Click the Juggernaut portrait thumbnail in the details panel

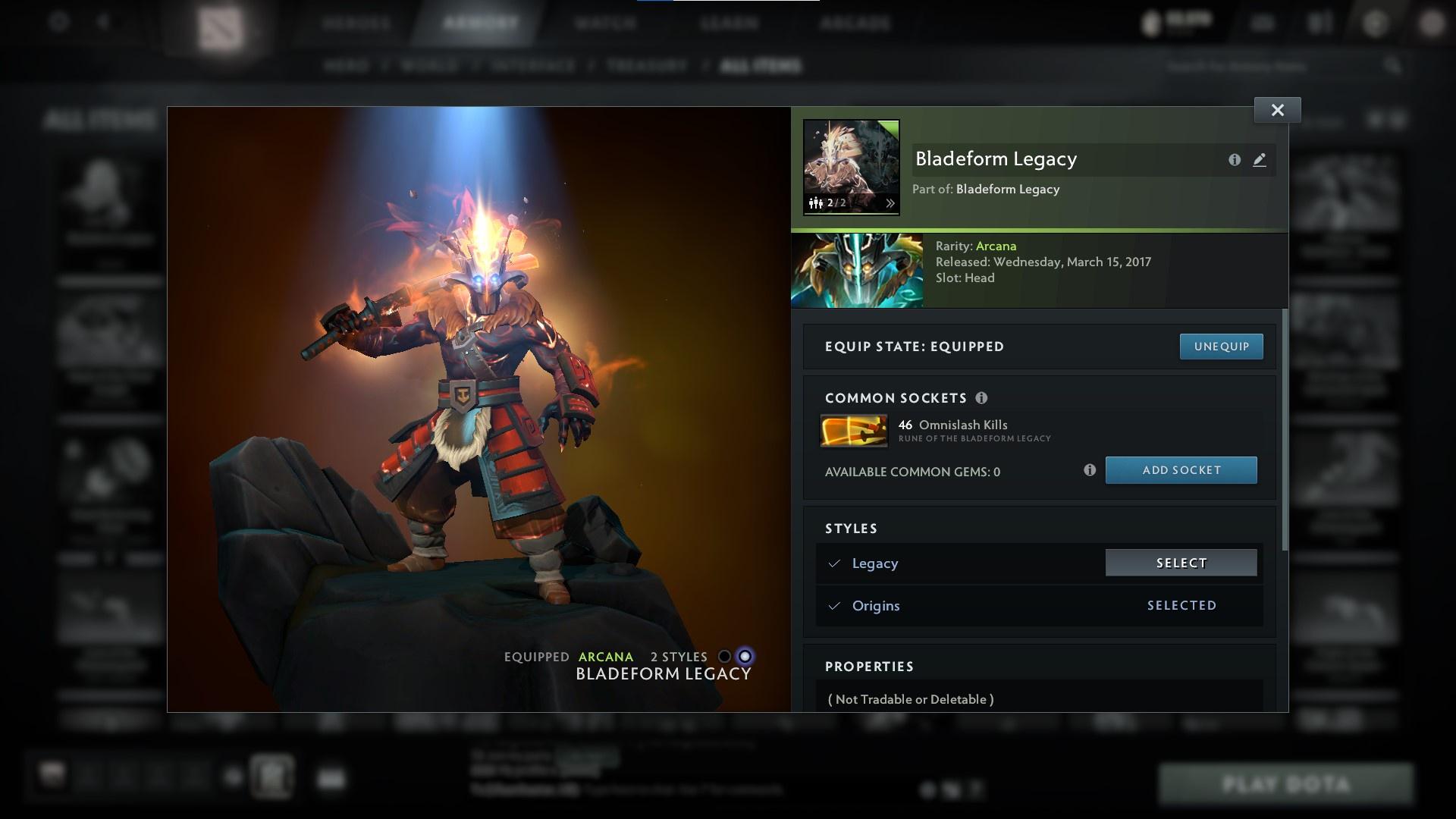857,271
